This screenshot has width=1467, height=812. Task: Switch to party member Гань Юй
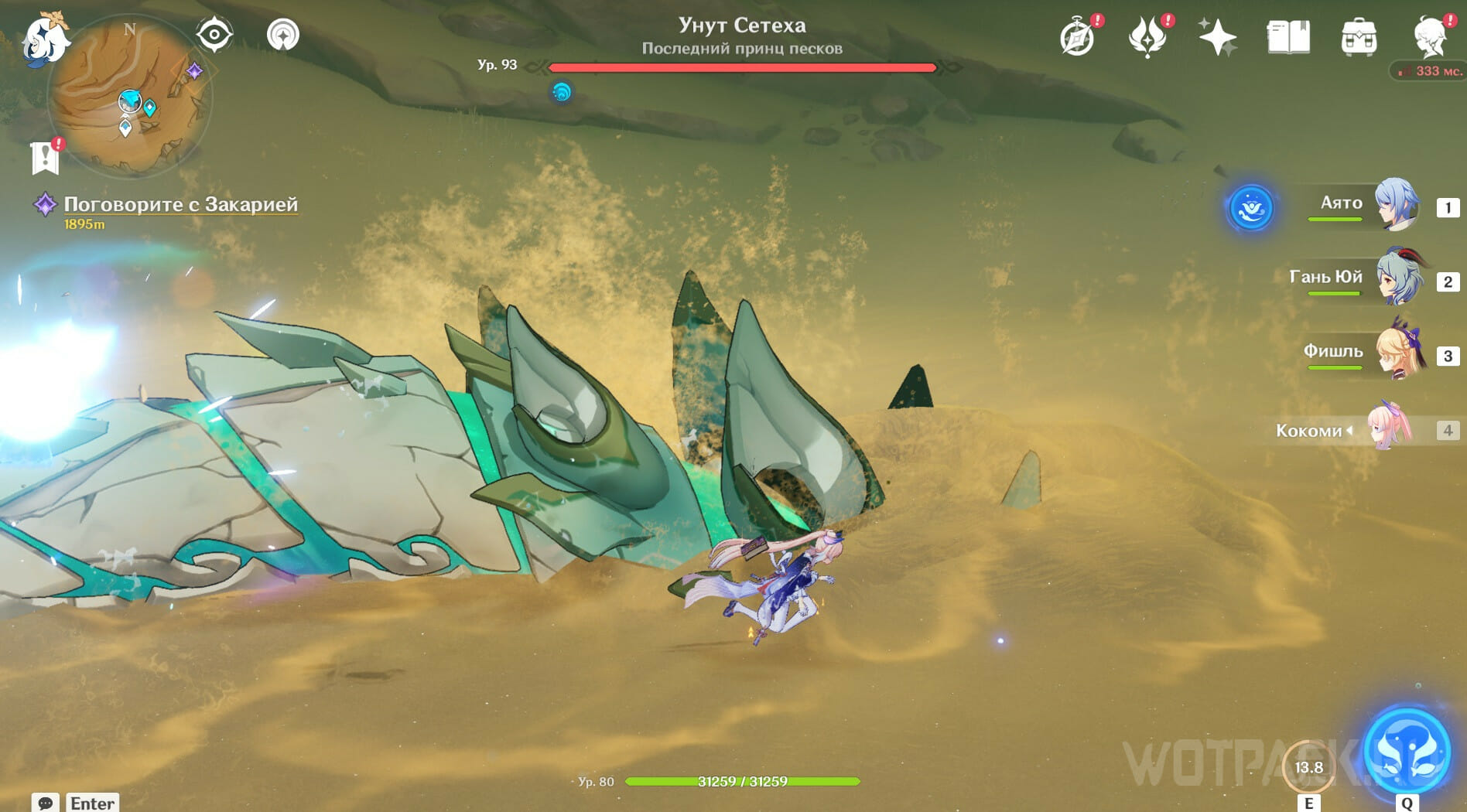1397,278
